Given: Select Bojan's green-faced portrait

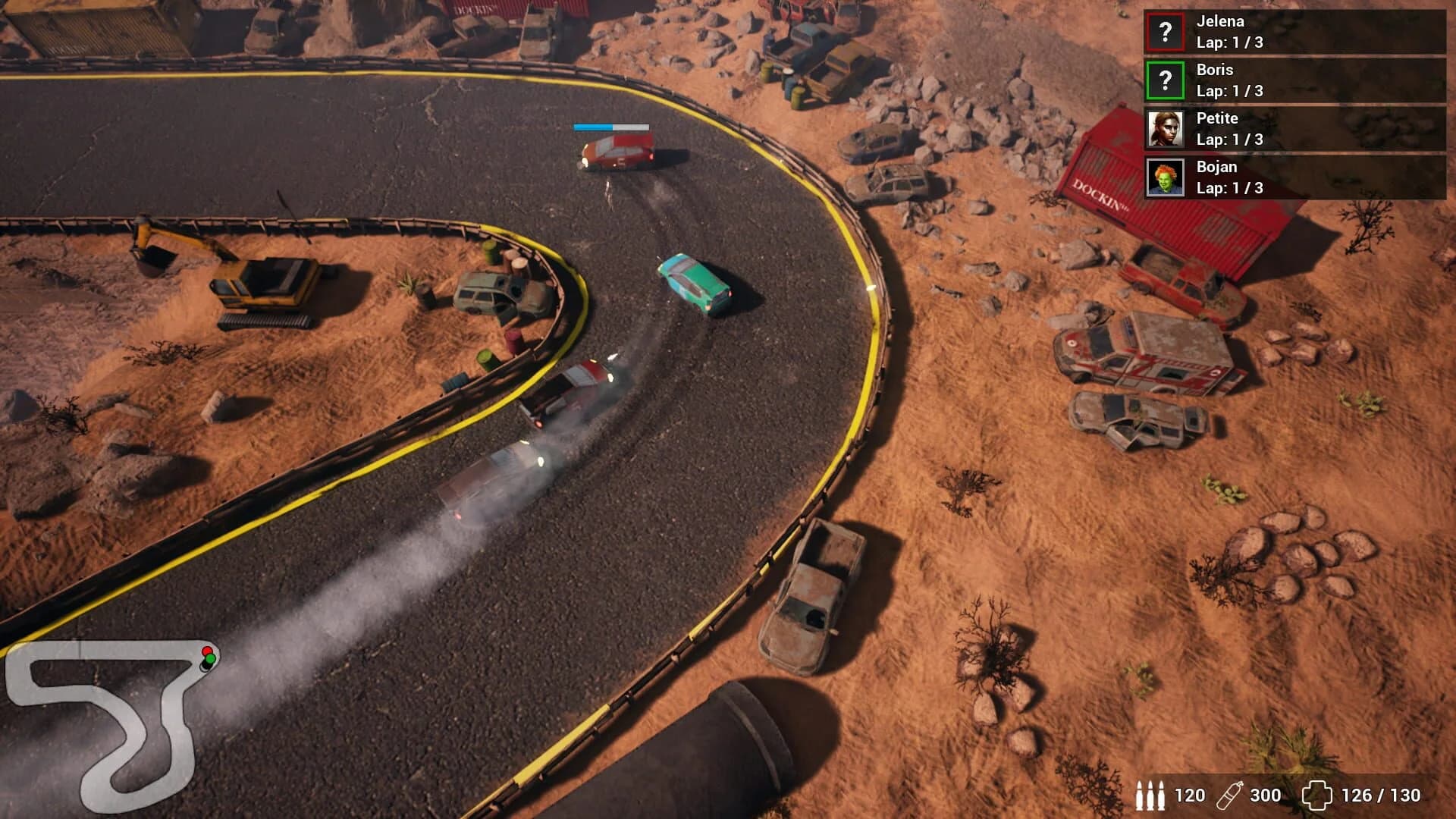Looking at the screenshot, I should 1166,178.
